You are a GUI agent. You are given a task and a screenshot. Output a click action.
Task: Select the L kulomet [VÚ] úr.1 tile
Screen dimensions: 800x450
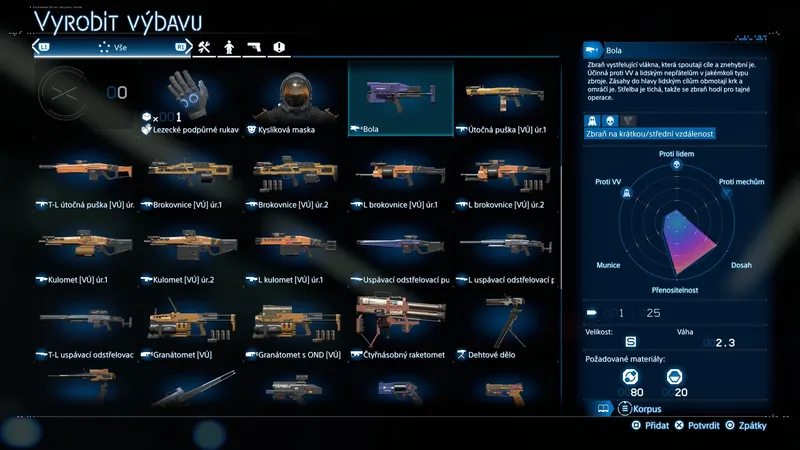pyautogui.click(x=296, y=248)
